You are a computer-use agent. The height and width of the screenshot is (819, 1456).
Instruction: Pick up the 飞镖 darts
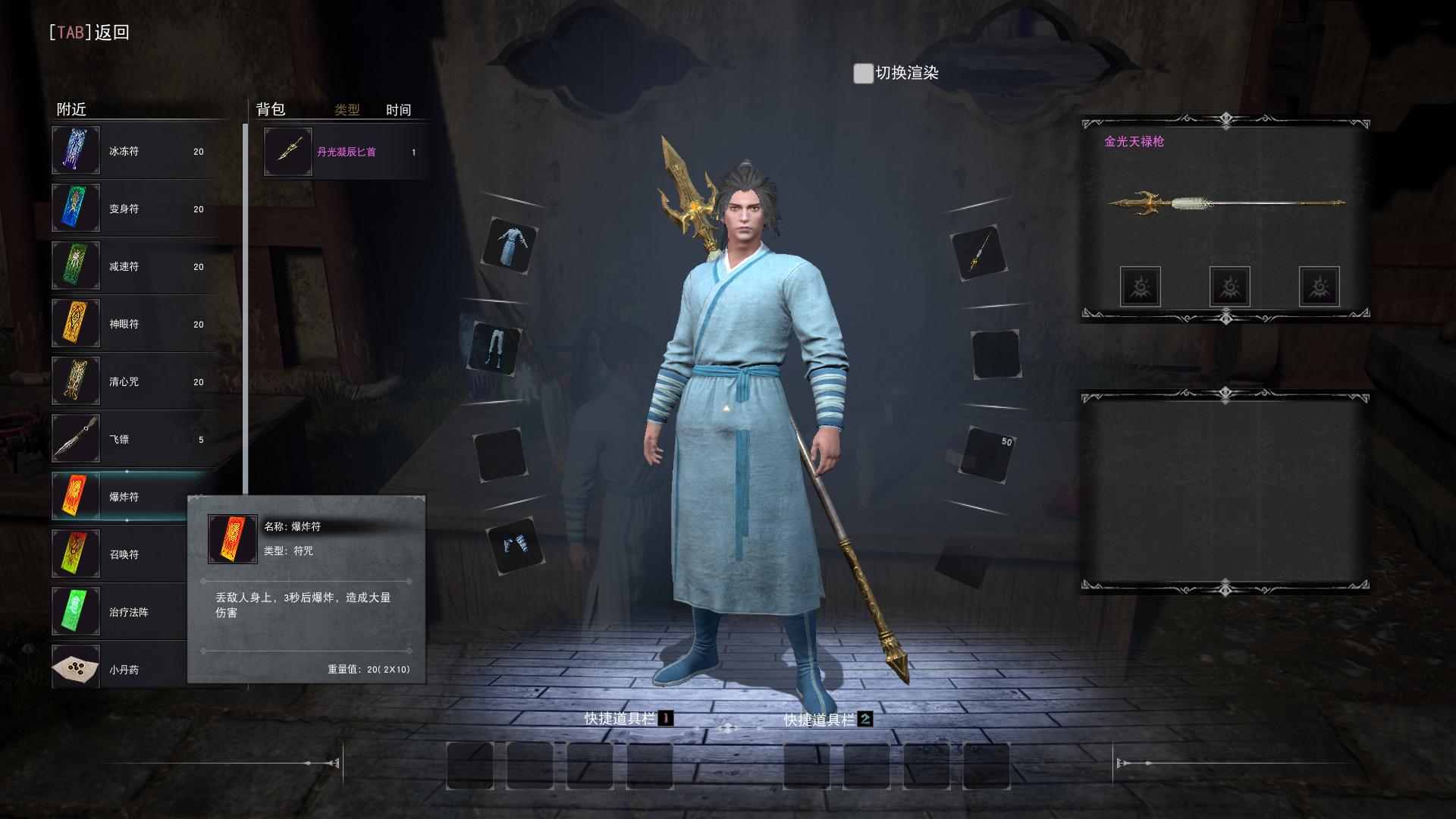[133, 439]
